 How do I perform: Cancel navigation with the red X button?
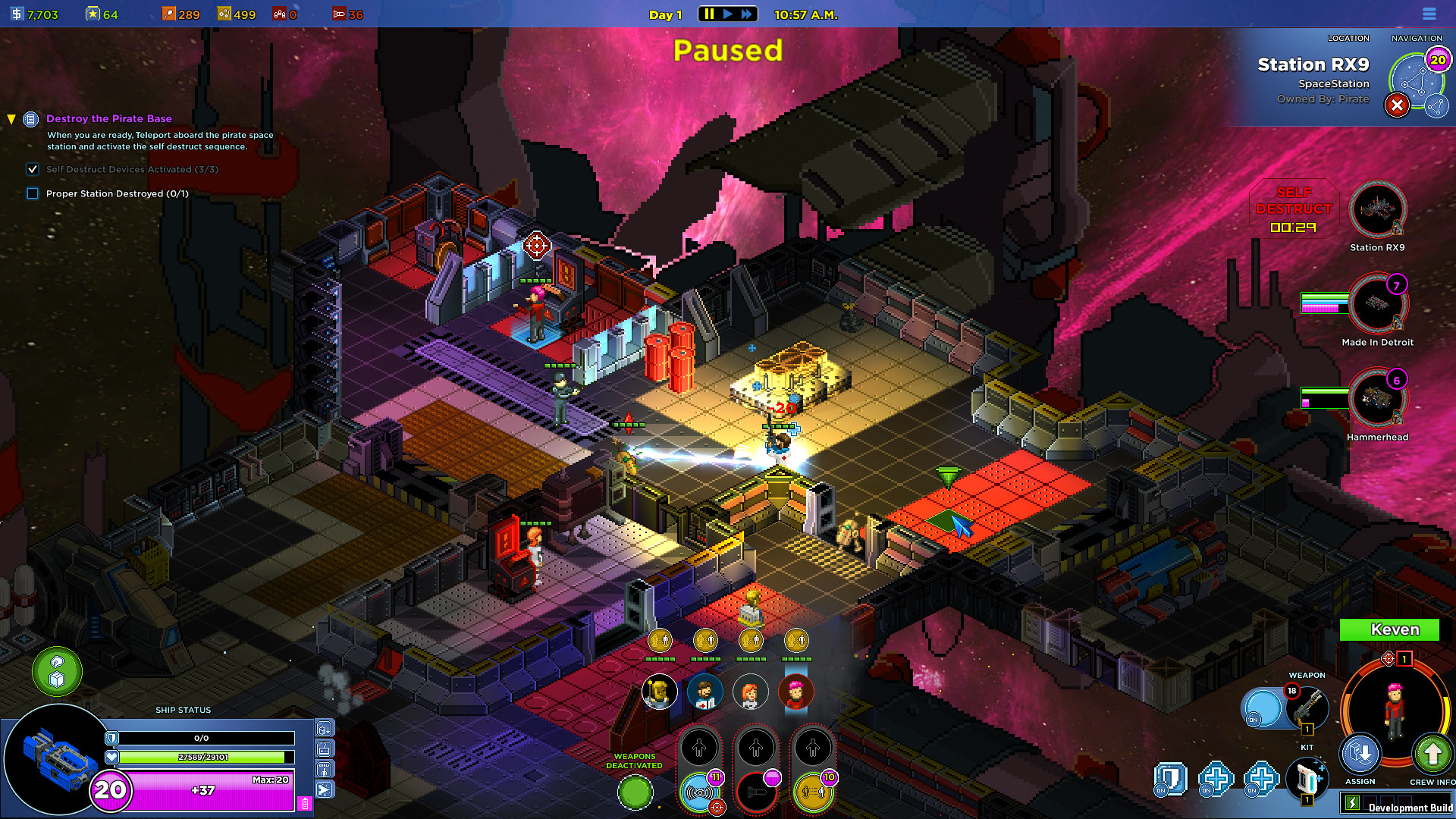[1397, 105]
